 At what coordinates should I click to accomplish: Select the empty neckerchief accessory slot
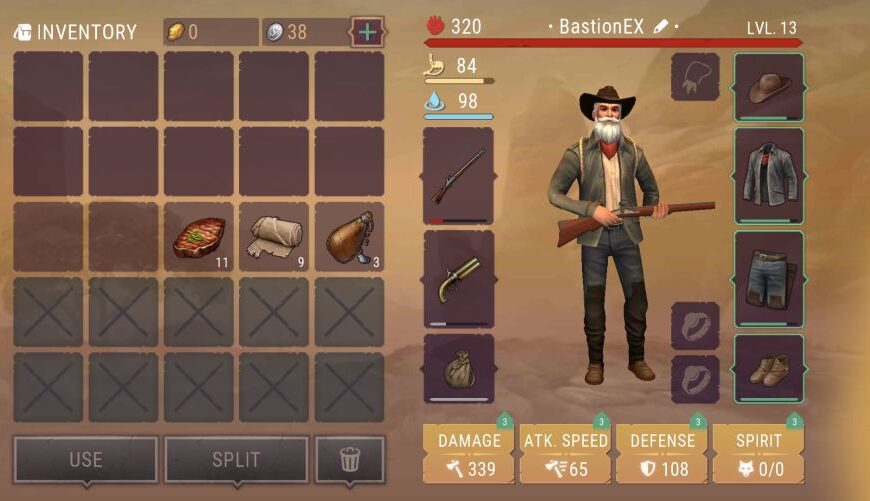tap(695, 77)
